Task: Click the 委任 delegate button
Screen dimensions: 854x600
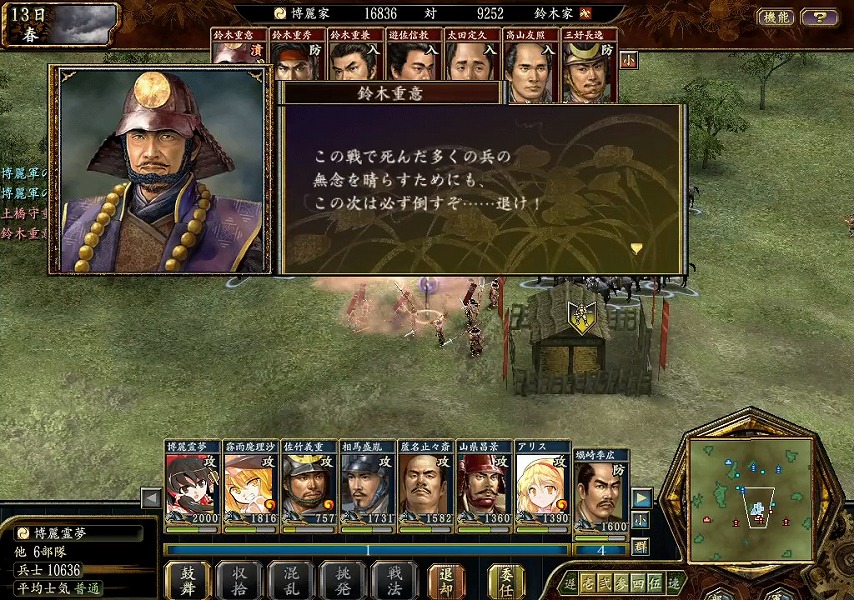Action: click(506, 579)
